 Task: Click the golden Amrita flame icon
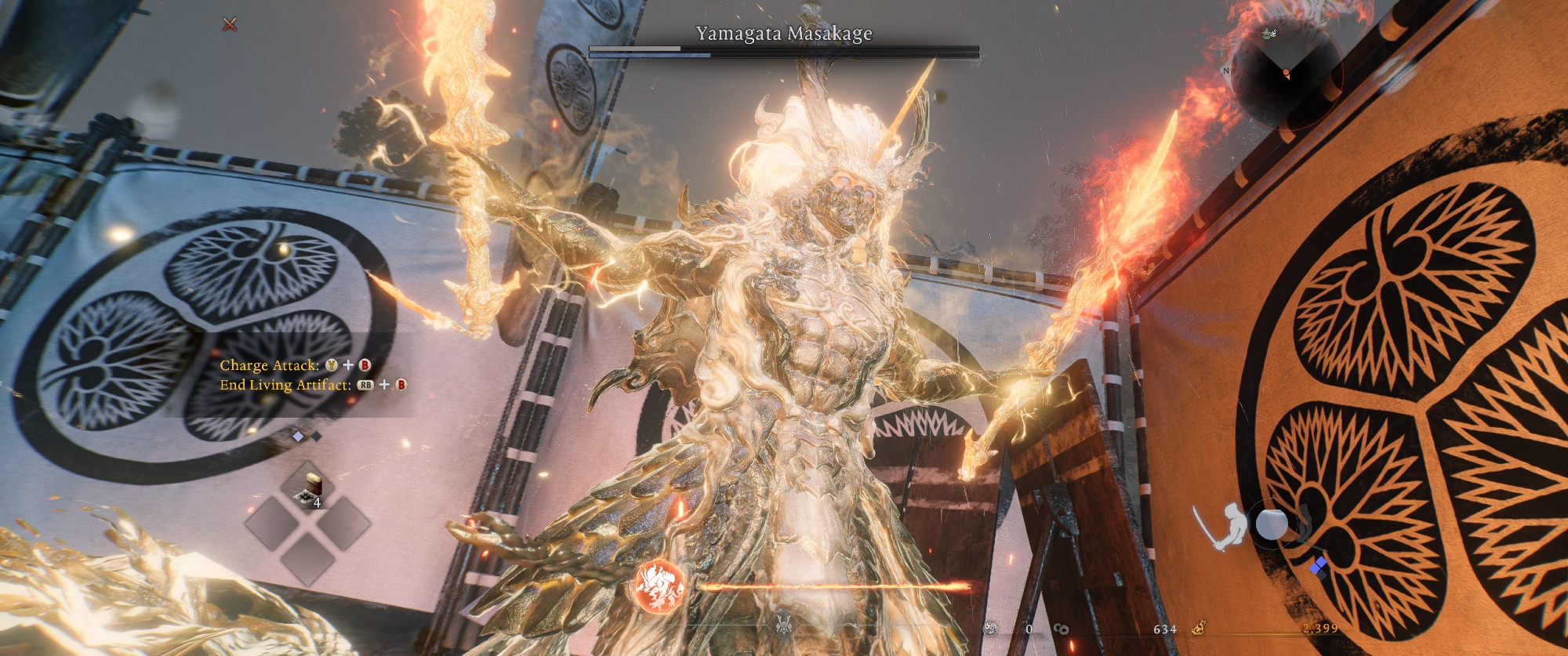coord(1198,628)
